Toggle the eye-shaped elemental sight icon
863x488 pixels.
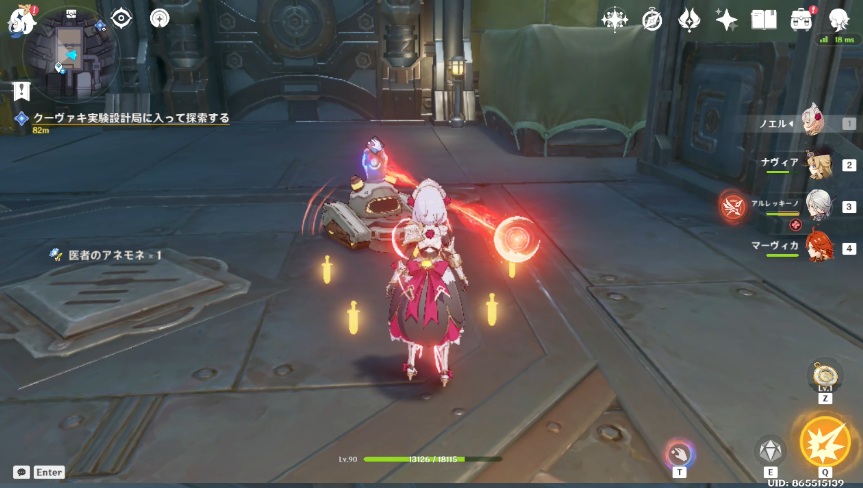coord(122,18)
